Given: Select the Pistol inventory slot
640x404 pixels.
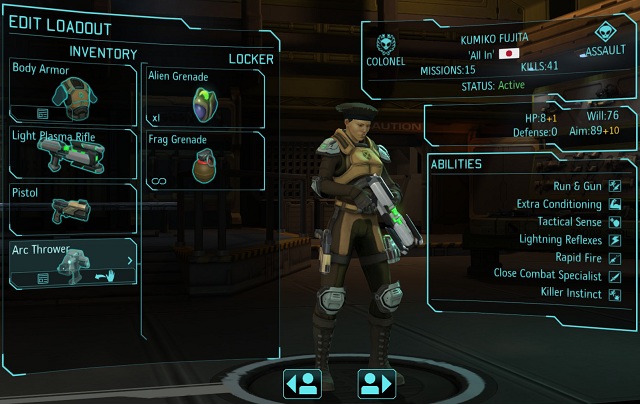Looking at the screenshot, I should pos(73,208).
